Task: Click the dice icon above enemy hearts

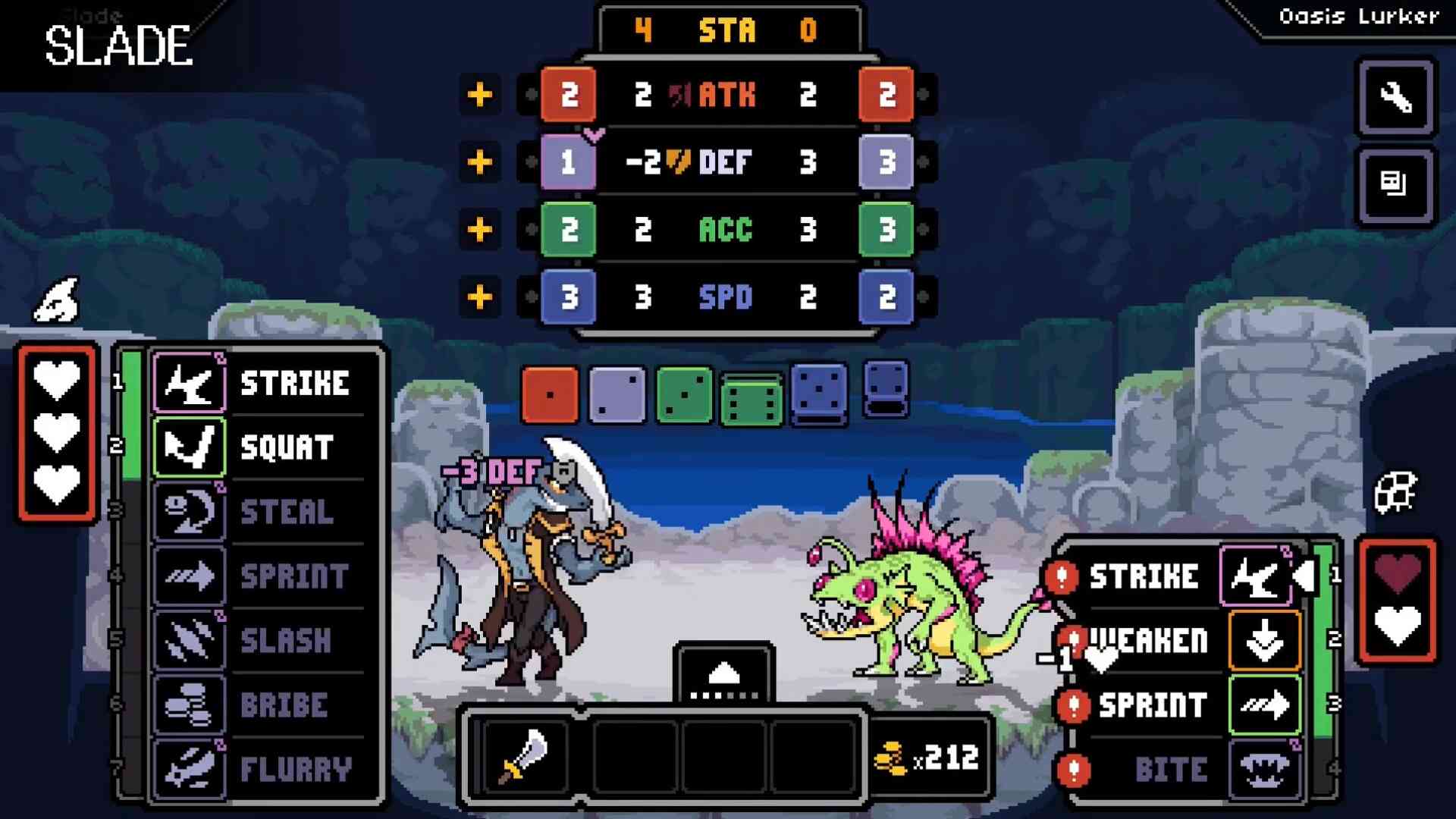Action: (1395, 493)
